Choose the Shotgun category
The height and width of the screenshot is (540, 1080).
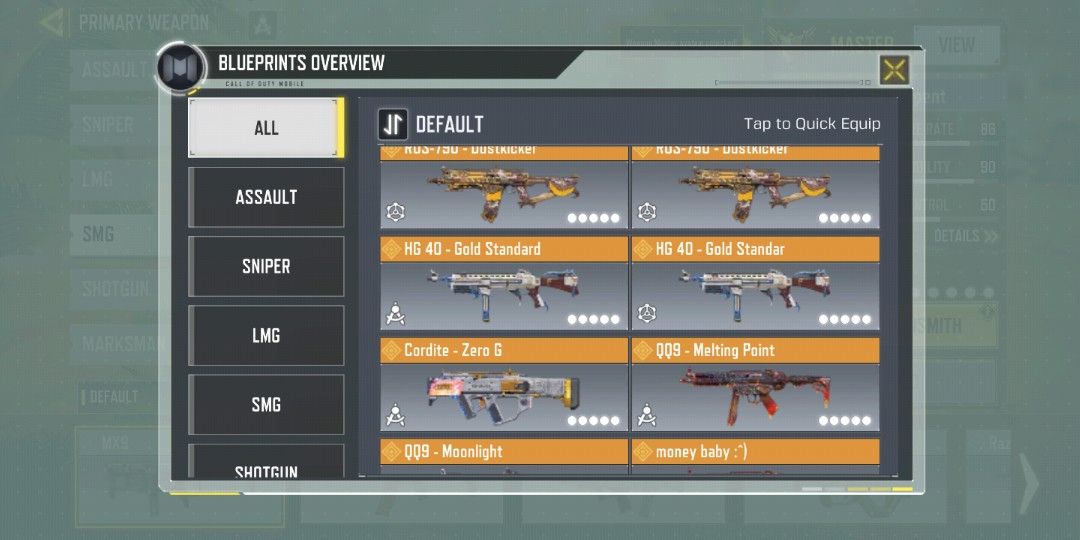[266, 466]
